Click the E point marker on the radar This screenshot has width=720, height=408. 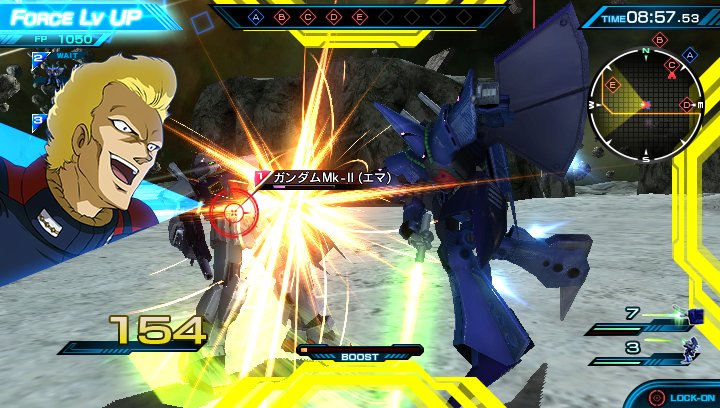pos(613,85)
